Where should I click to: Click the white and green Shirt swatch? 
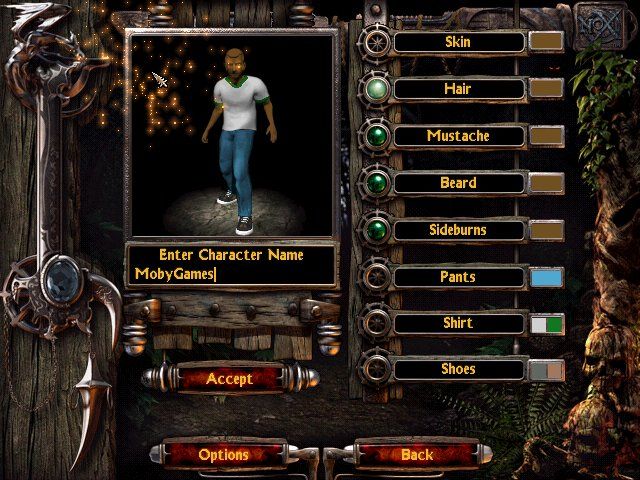click(547, 324)
